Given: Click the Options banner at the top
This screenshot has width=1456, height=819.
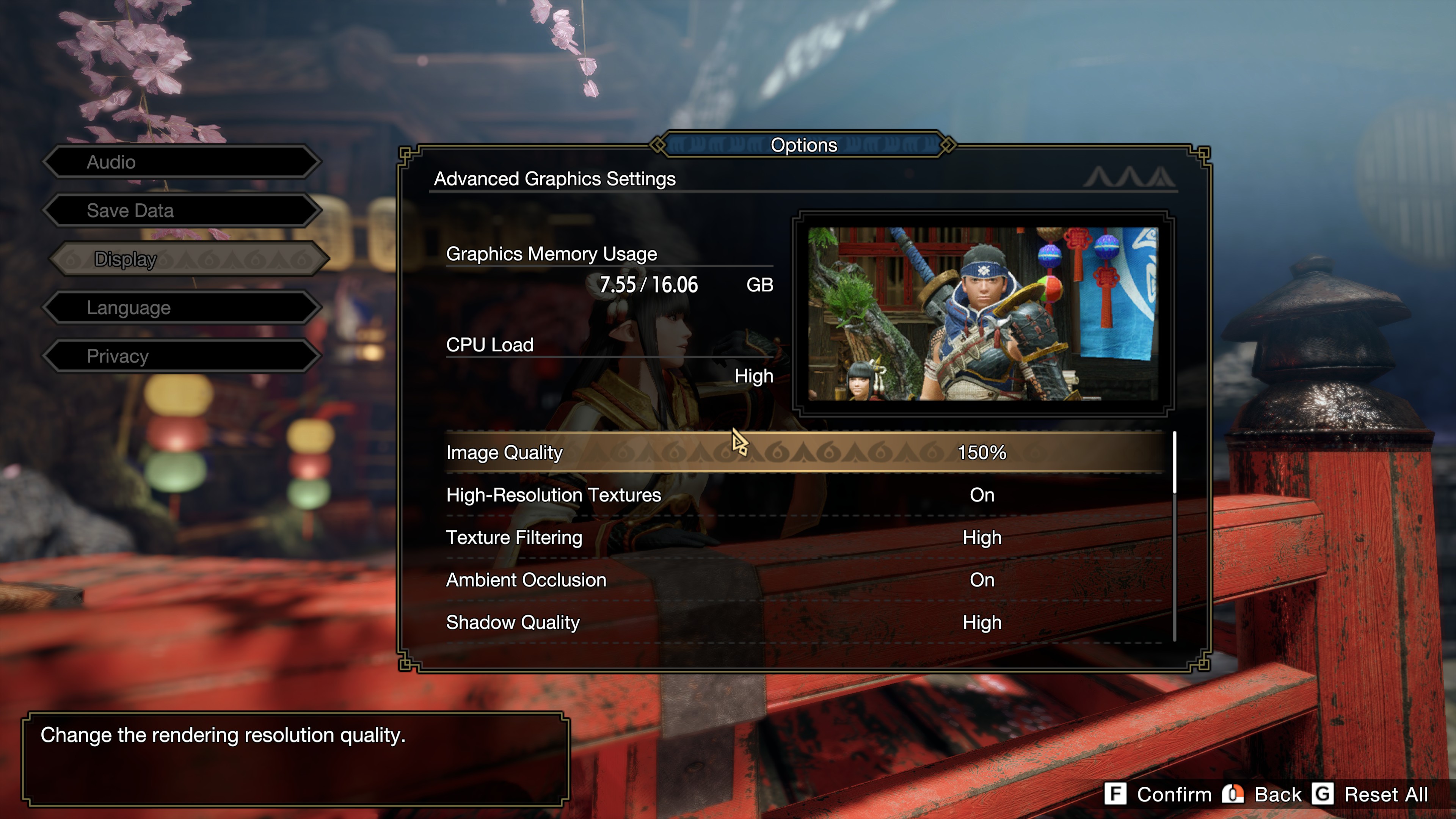Looking at the screenshot, I should (804, 145).
